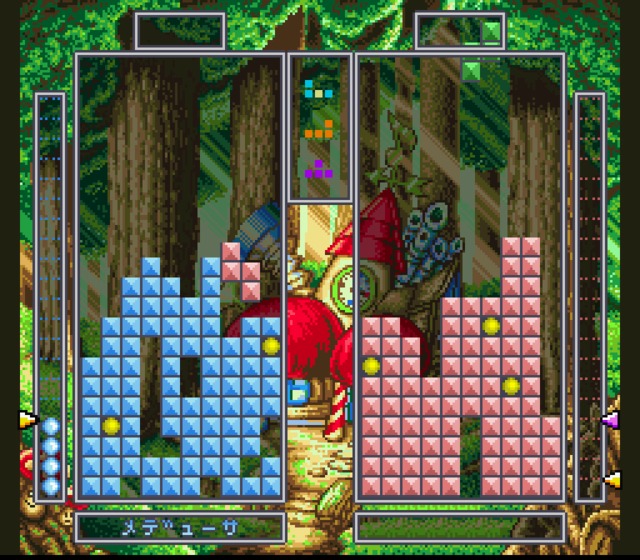Select the cyan piece in the next queue

pyautogui.click(x=318, y=90)
